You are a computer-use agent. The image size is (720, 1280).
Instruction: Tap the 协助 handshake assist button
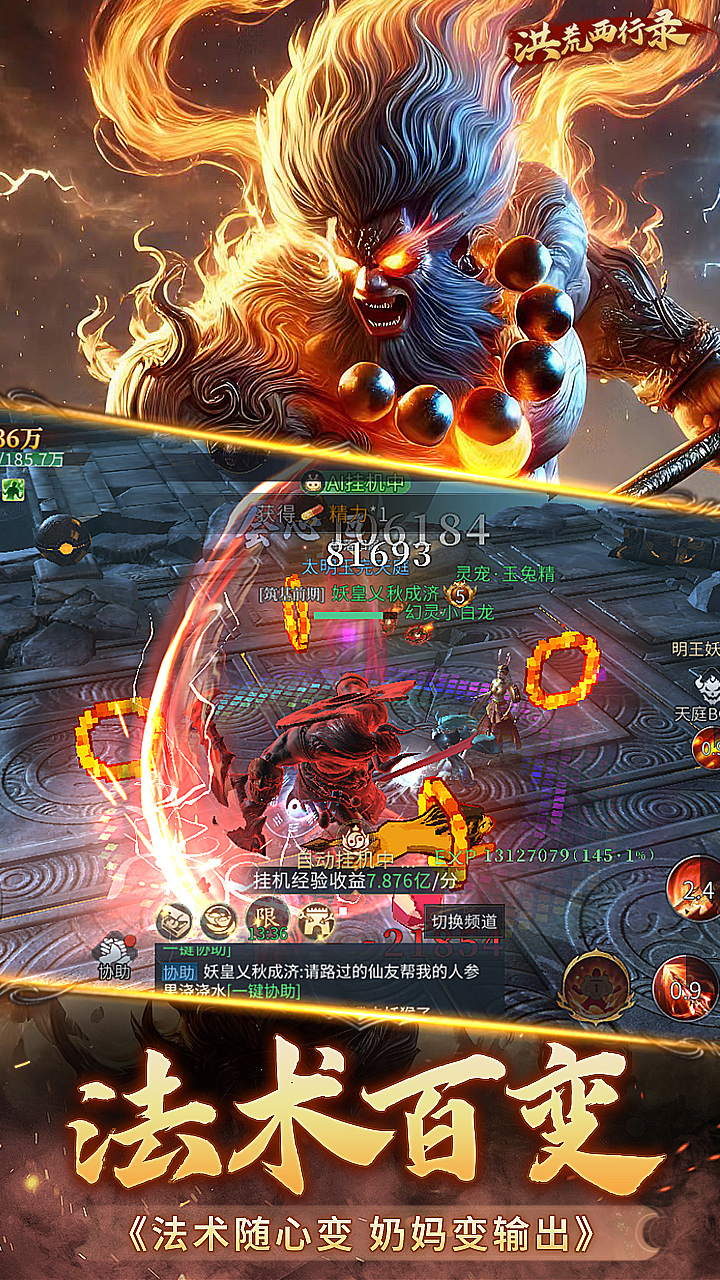click(x=113, y=955)
